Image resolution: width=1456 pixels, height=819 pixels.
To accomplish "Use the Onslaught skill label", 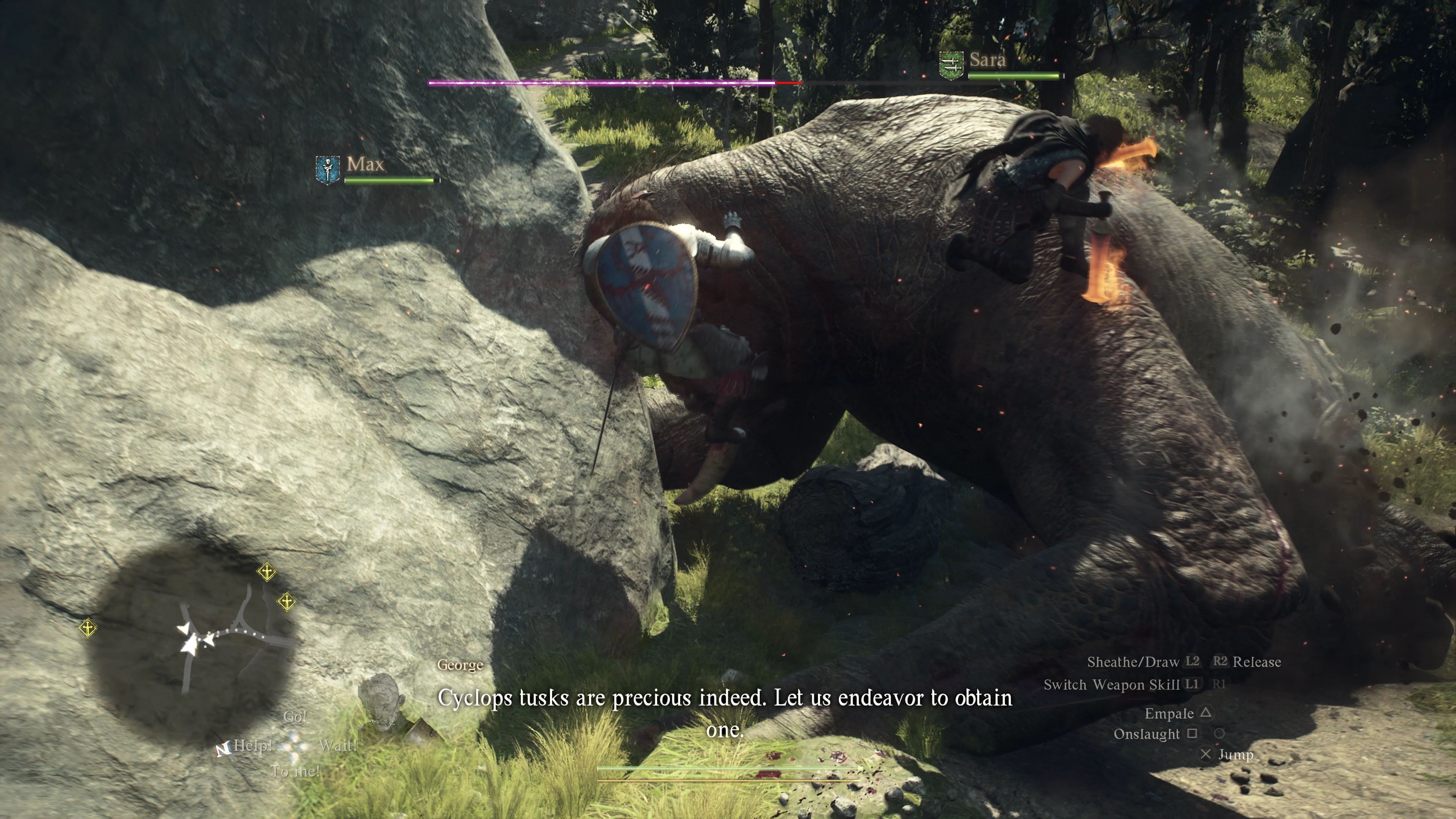I will (x=1146, y=734).
